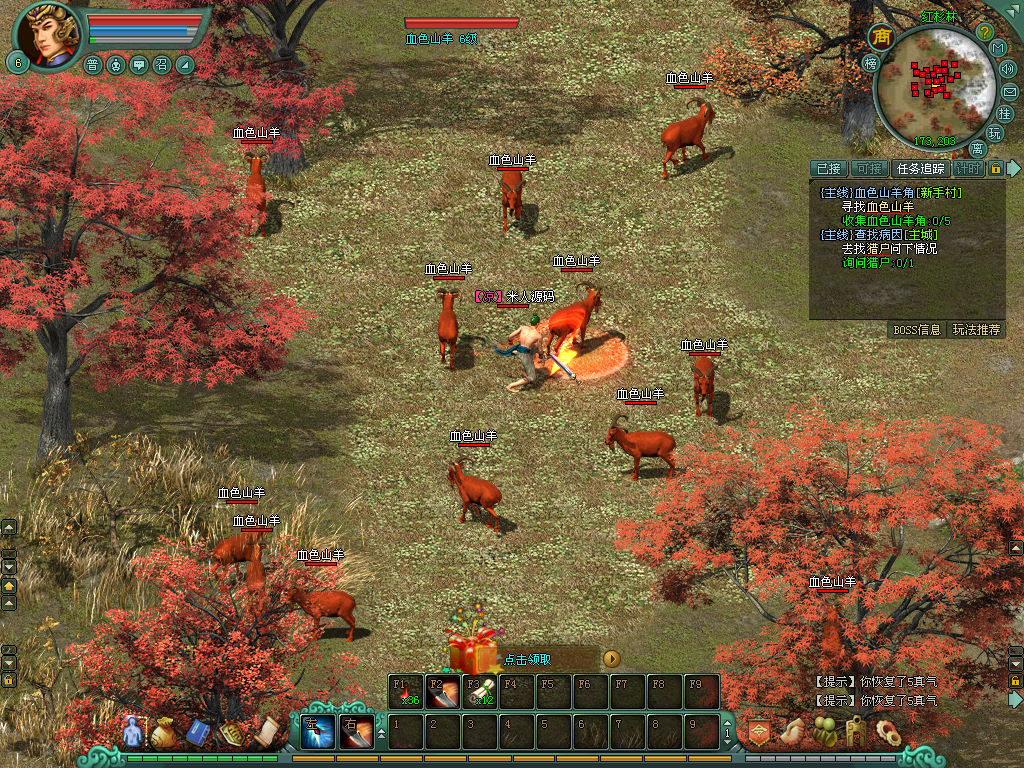Open the 玩法推荐 panel

tap(976, 330)
